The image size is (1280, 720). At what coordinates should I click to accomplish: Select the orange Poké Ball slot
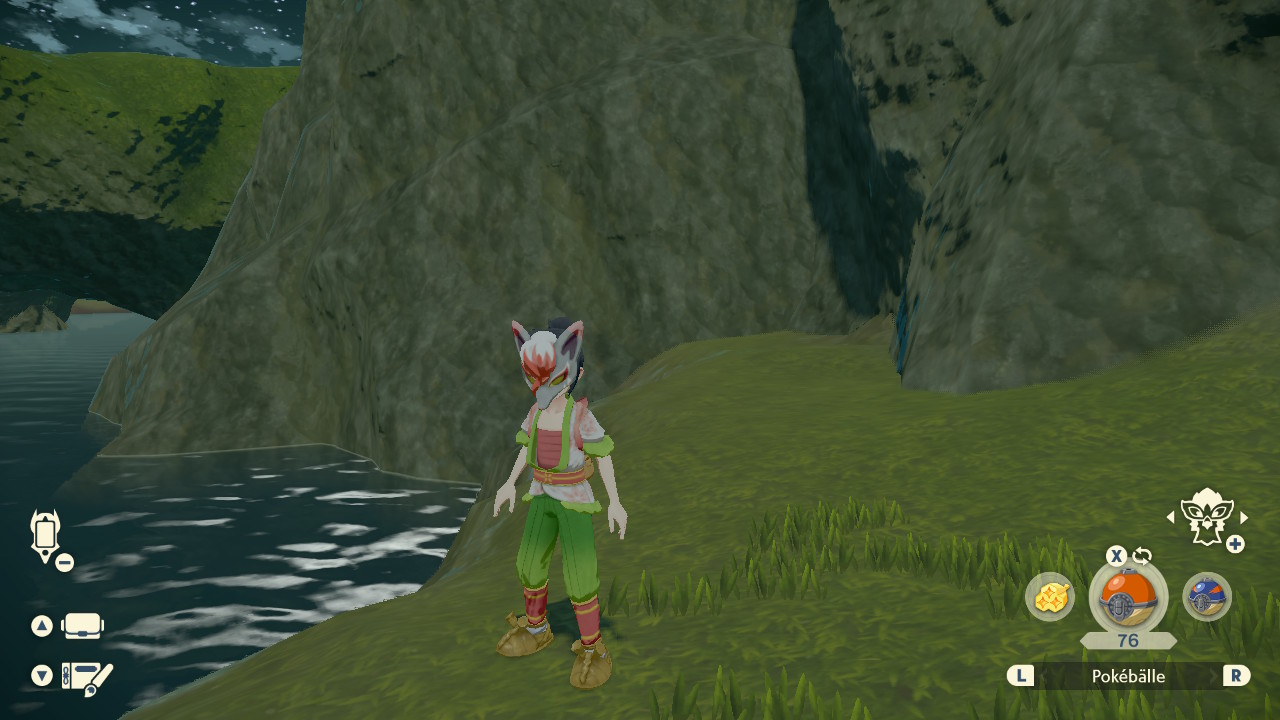1127,597
